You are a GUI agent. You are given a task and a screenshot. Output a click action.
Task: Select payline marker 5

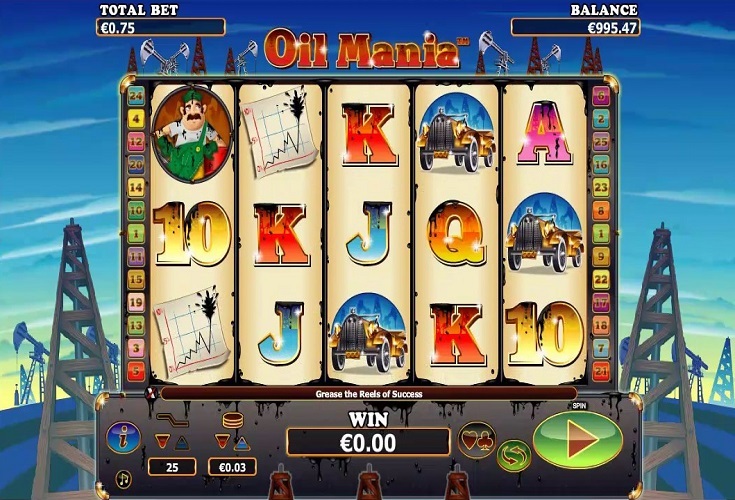pos(137,371)
